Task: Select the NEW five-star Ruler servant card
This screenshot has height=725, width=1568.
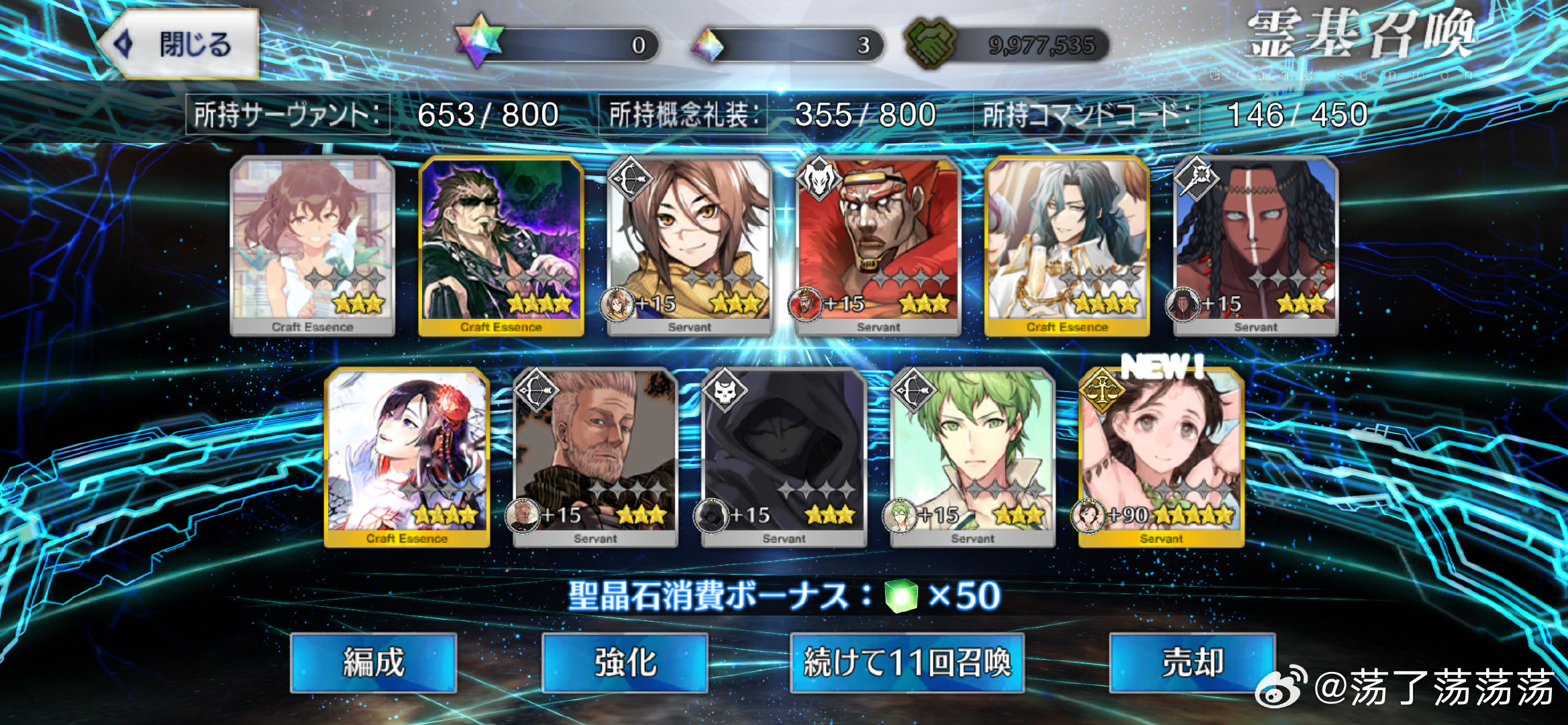Action: point(1161,458)
